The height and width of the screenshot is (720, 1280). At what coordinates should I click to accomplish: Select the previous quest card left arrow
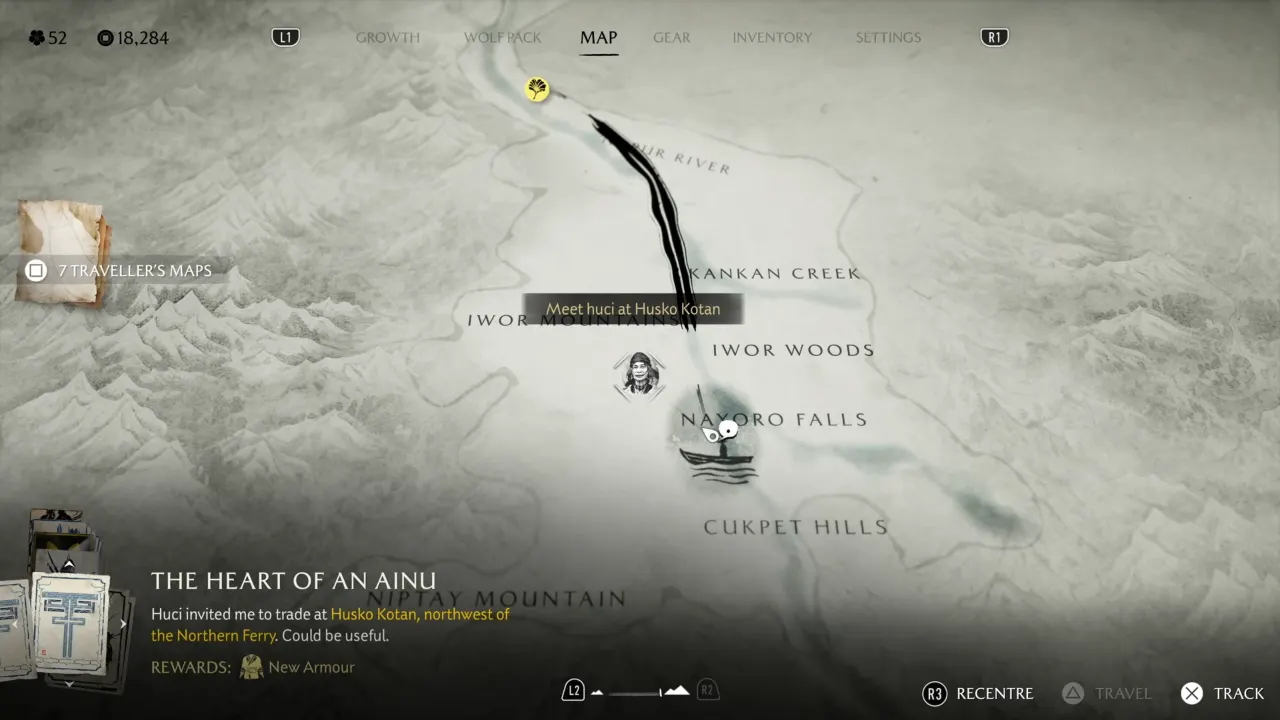(x=14, y=622)
